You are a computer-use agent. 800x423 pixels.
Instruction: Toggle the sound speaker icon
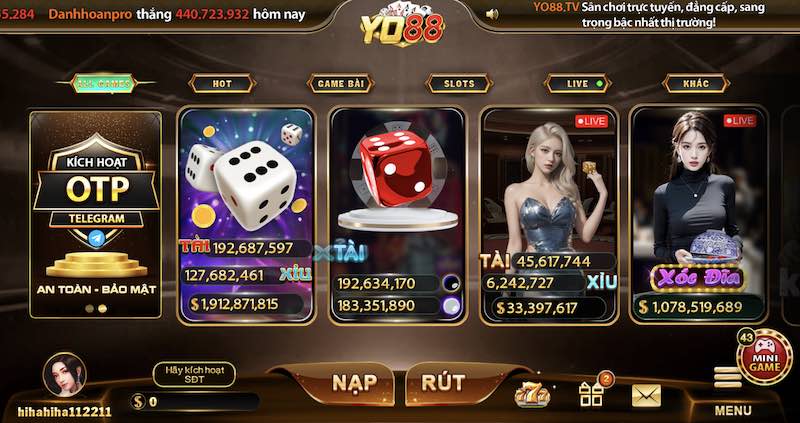[x=491, y=15]
